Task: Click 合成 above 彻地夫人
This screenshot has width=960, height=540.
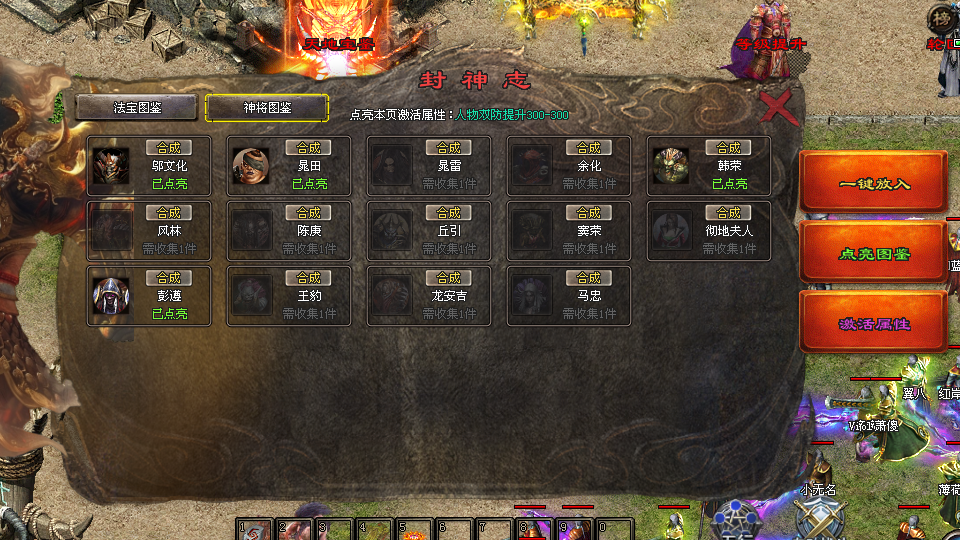Action: tap(729, 213)
